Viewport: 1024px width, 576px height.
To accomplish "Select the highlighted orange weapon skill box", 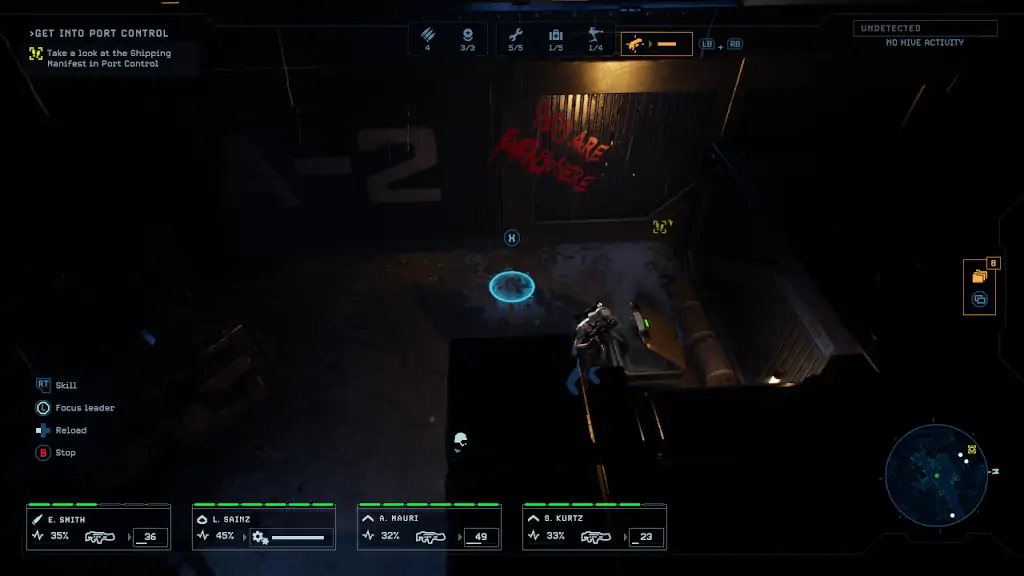I will coord(656,44).
